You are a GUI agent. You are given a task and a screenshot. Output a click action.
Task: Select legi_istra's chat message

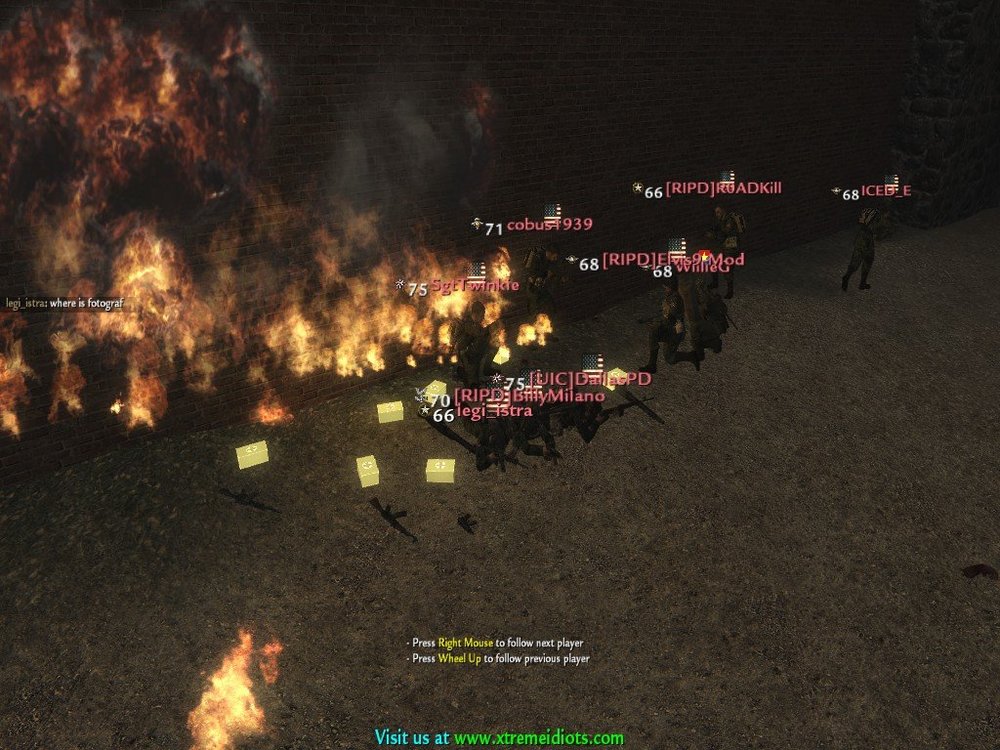point(63,302)
